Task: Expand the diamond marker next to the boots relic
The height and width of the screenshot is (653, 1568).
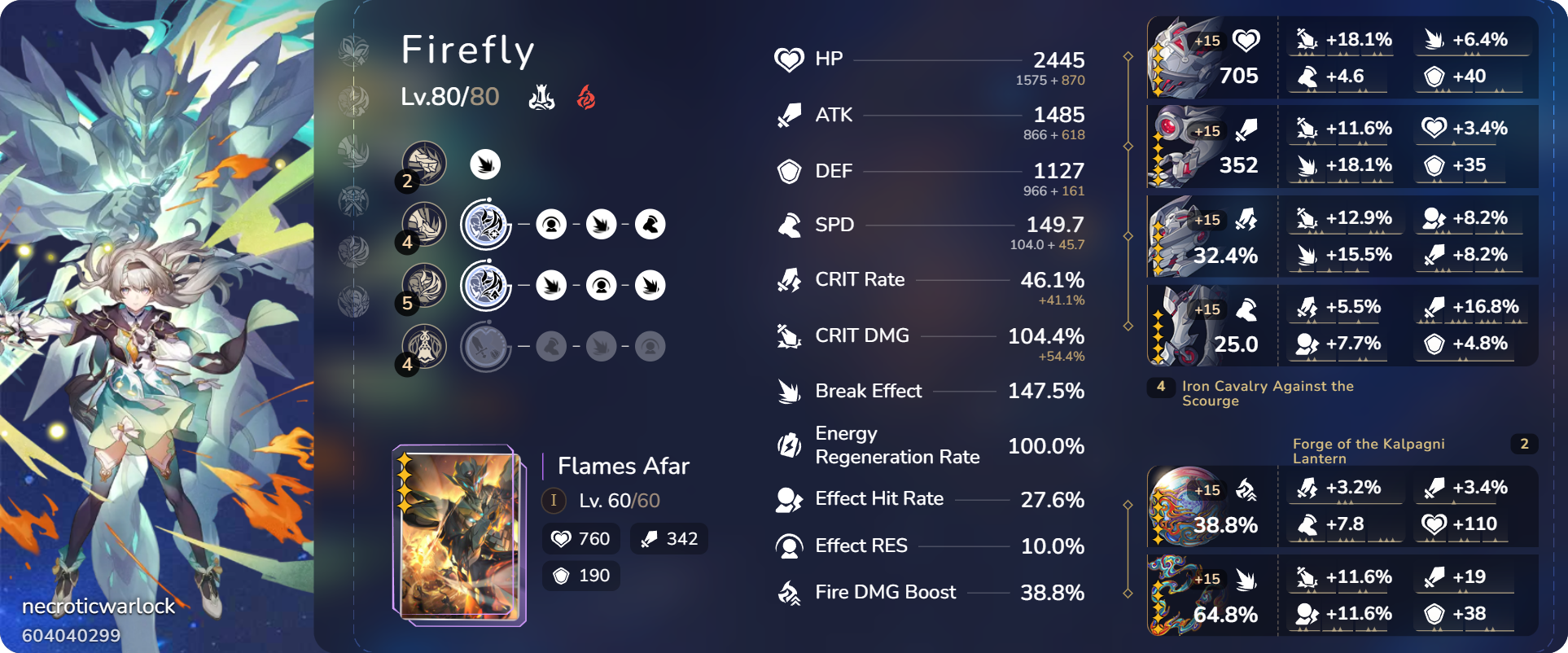Action: [x=1128, y=326]
